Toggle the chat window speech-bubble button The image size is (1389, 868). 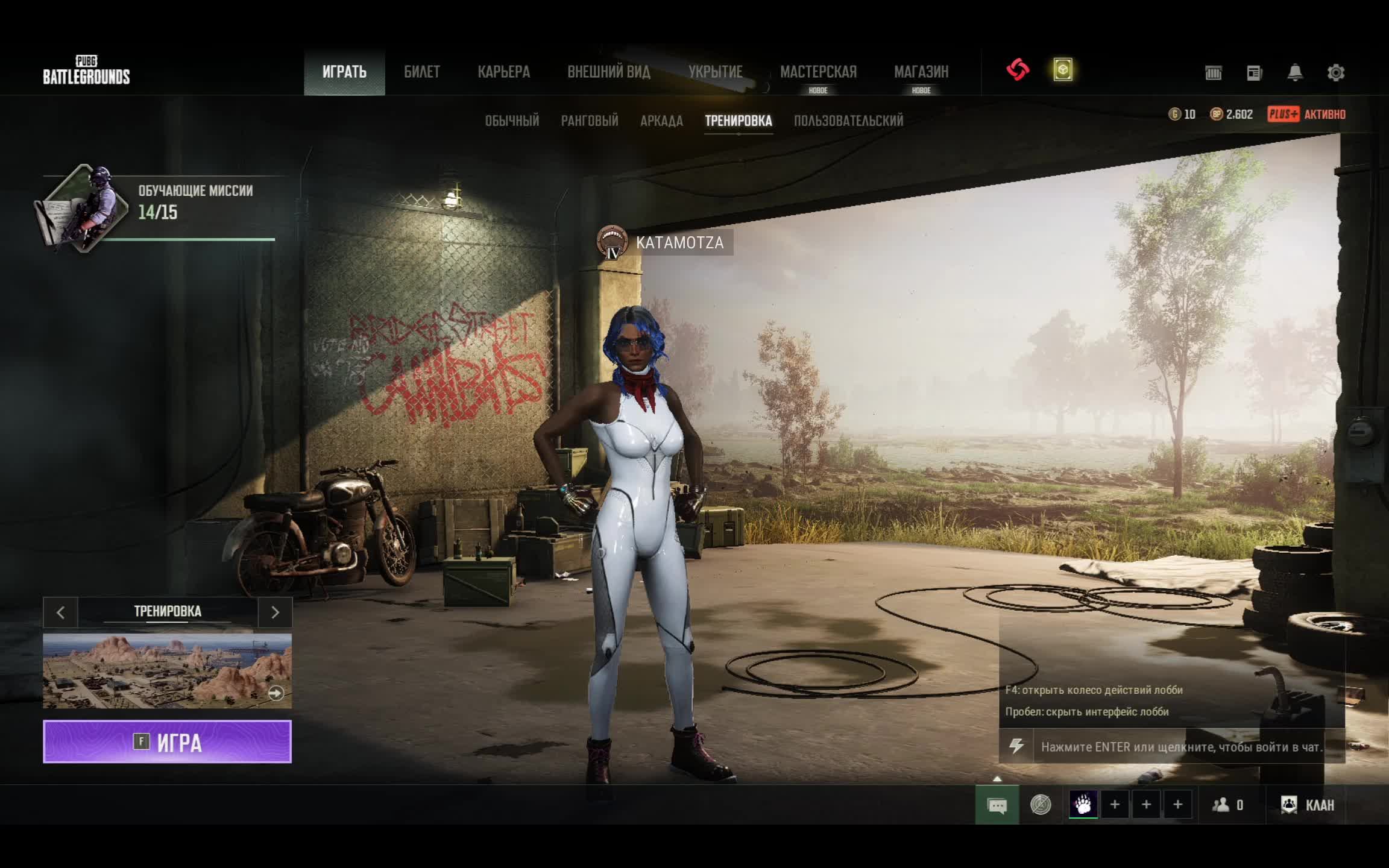click(x=997, y=805)
